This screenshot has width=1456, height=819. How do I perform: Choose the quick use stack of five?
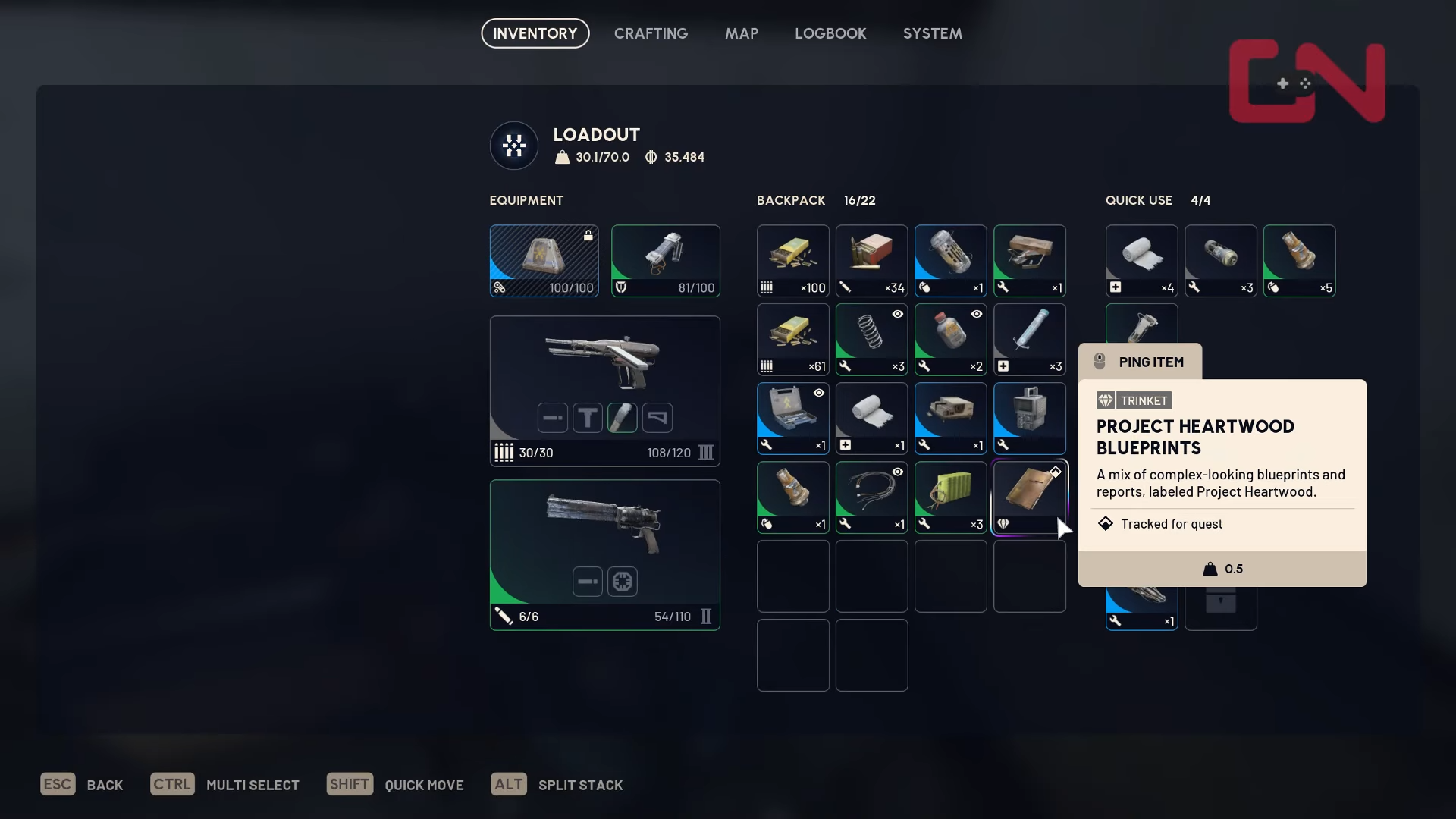1299,260
